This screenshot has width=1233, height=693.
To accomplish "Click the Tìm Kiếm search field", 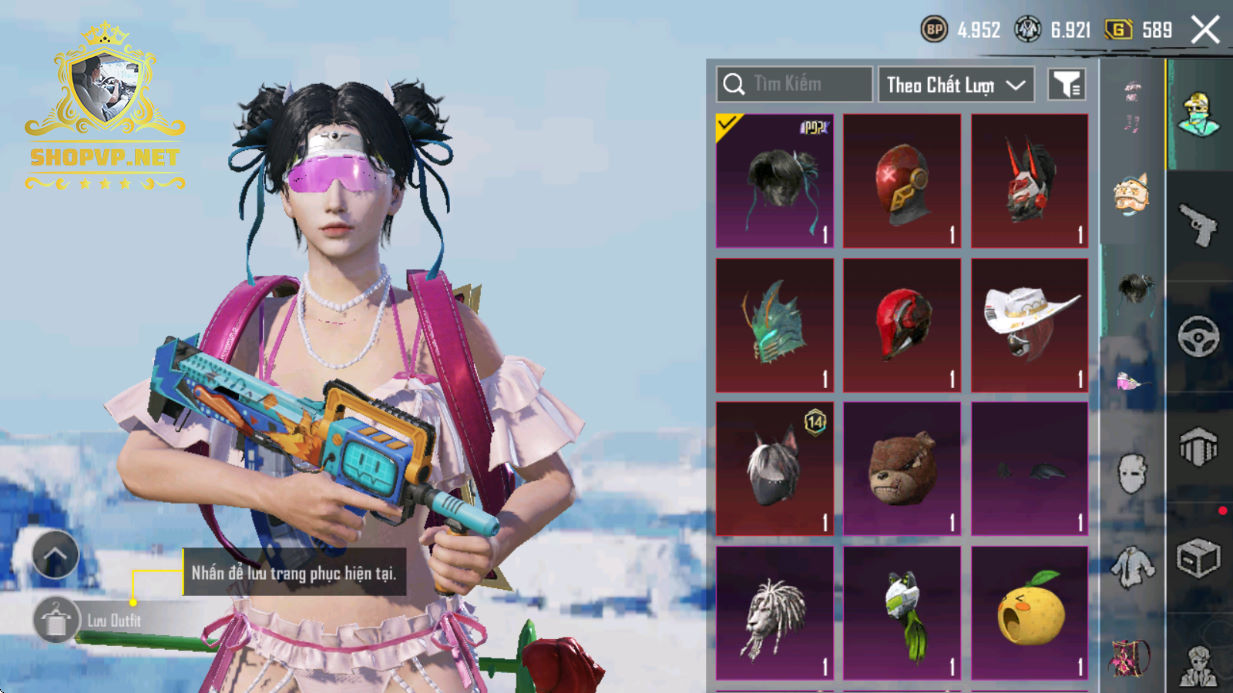I will coord(795,85).
